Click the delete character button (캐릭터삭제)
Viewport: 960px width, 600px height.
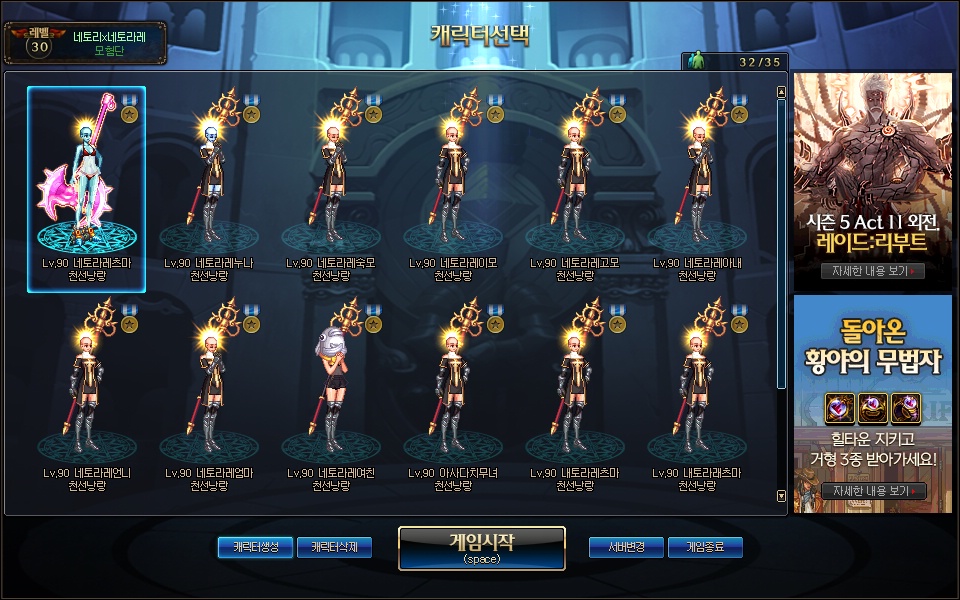point(334,547)
